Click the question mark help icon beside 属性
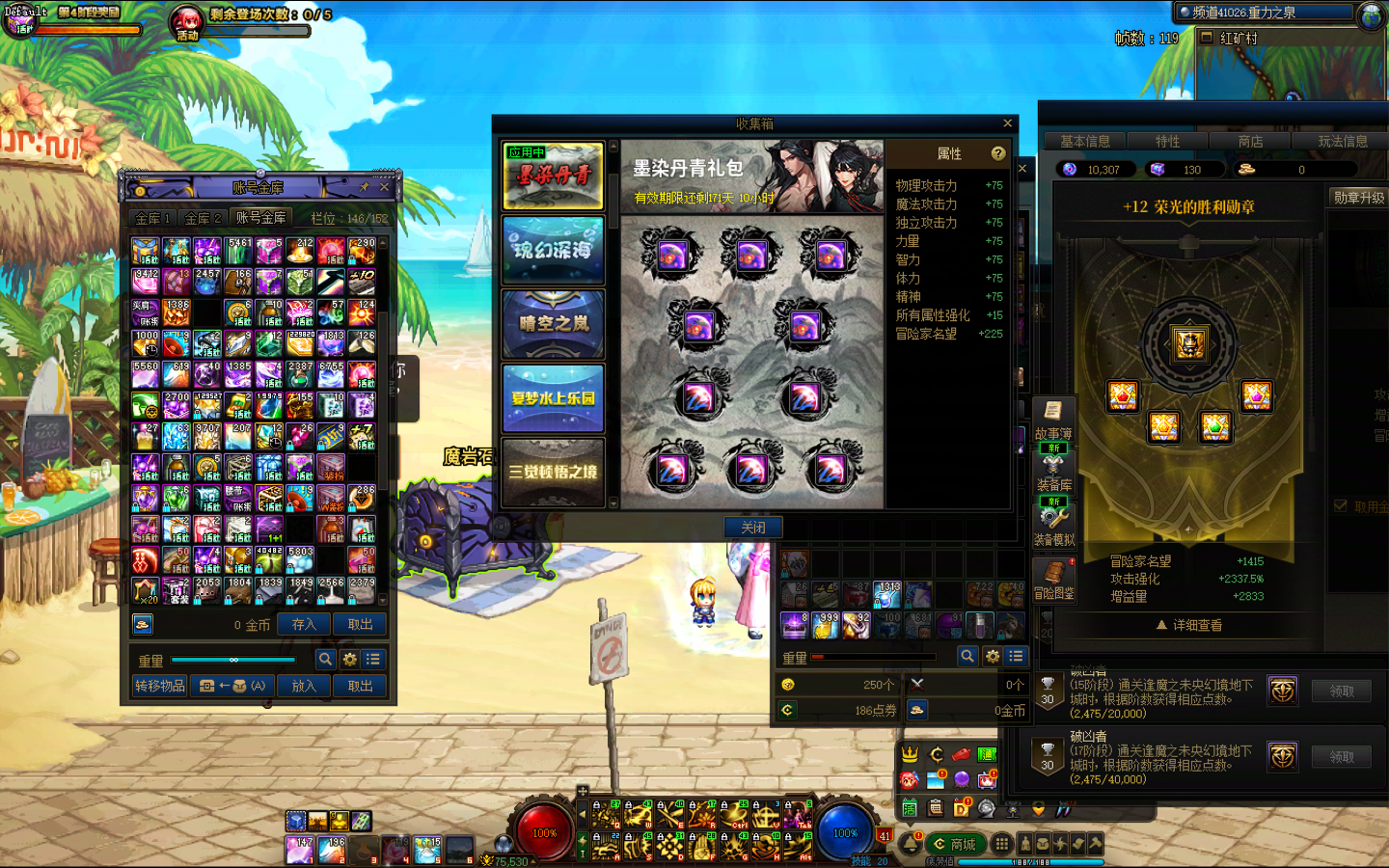 tap(998, 153)
